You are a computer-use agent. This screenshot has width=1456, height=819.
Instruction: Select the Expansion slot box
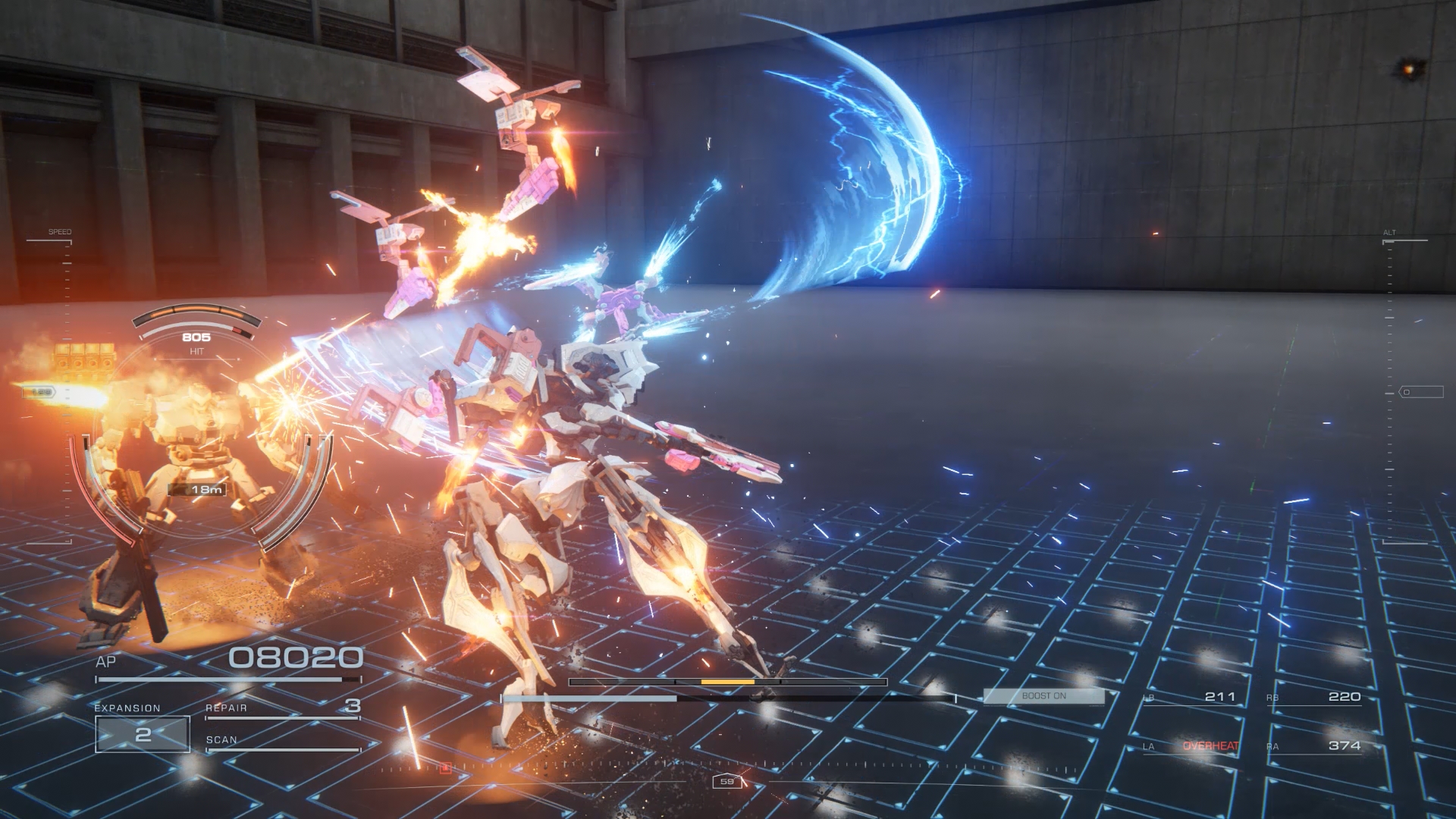click(143, 734)
